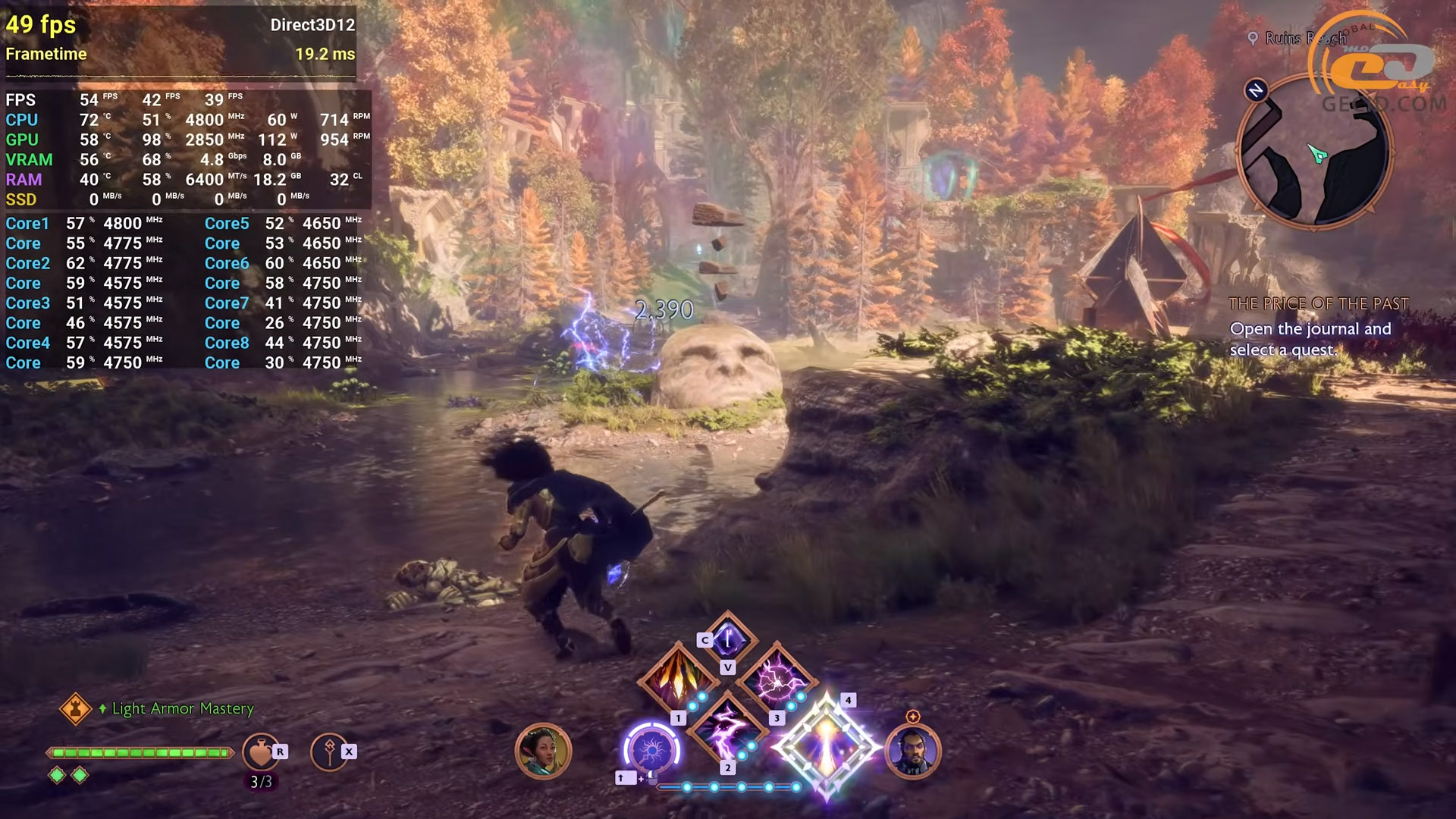Trigger the glowing ultimate ability
The width and height of the screenshot is (1456, 819).
[x=826, y=747]
